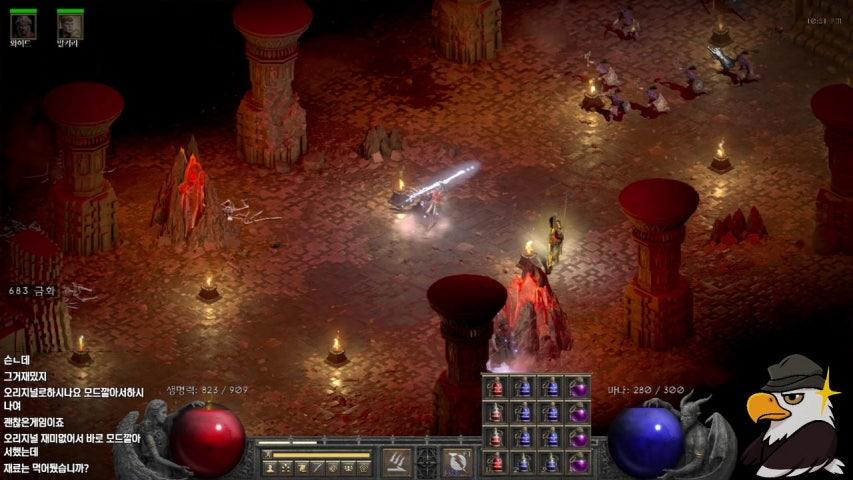The width and height of the screenshot is (853, 480).
Task: Open the character screen from the mini panel
Action: 270,467
